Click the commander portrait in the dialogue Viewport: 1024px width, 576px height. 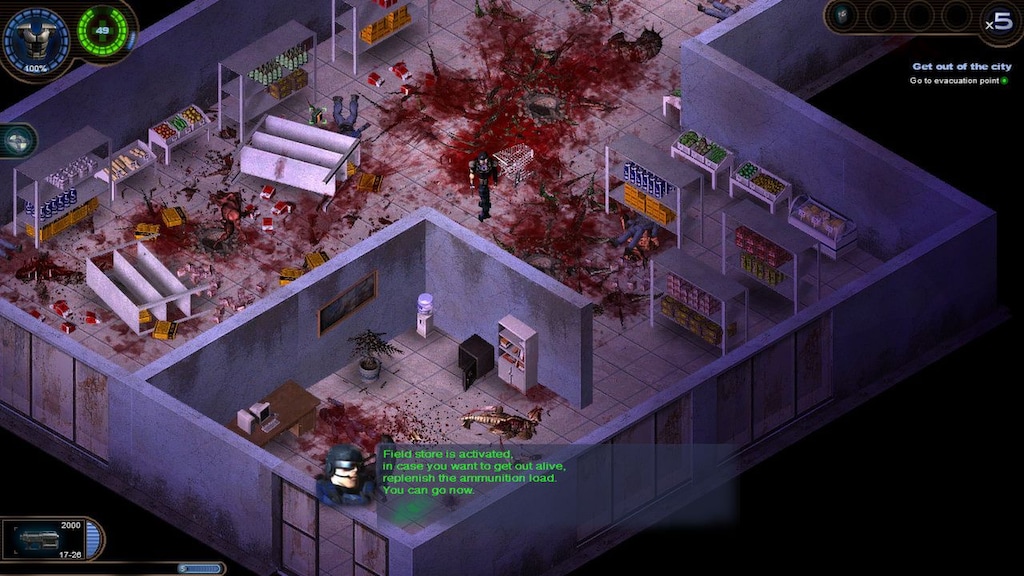[x=346, y=474]
